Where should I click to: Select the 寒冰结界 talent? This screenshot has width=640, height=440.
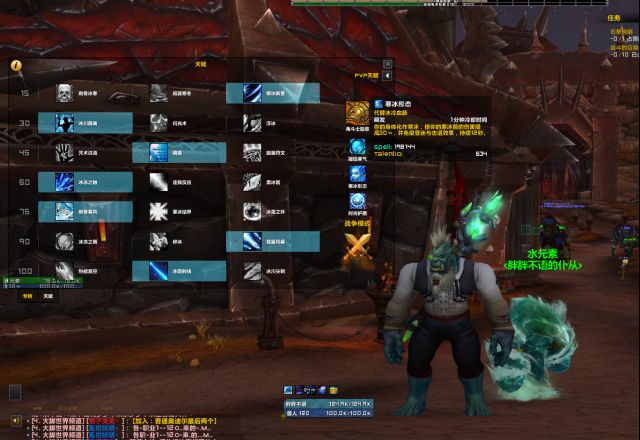coord(158,211)
